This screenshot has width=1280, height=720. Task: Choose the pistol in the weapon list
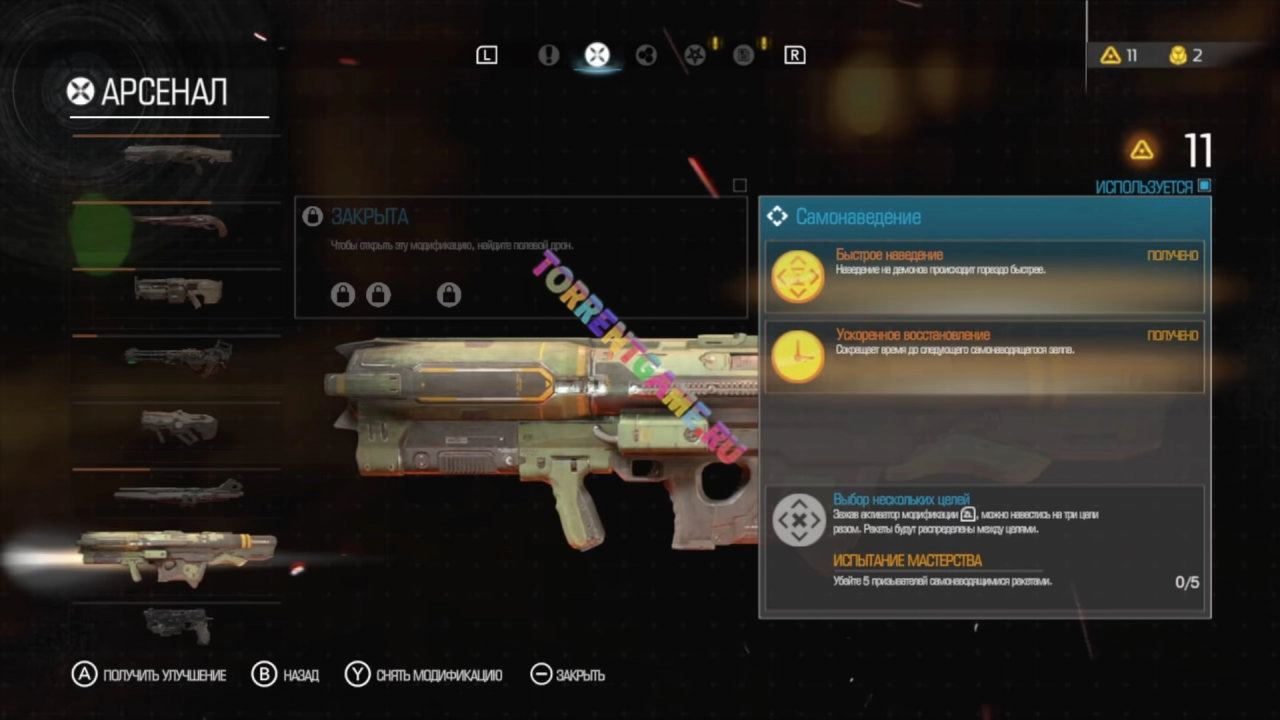tap(178, 624)
